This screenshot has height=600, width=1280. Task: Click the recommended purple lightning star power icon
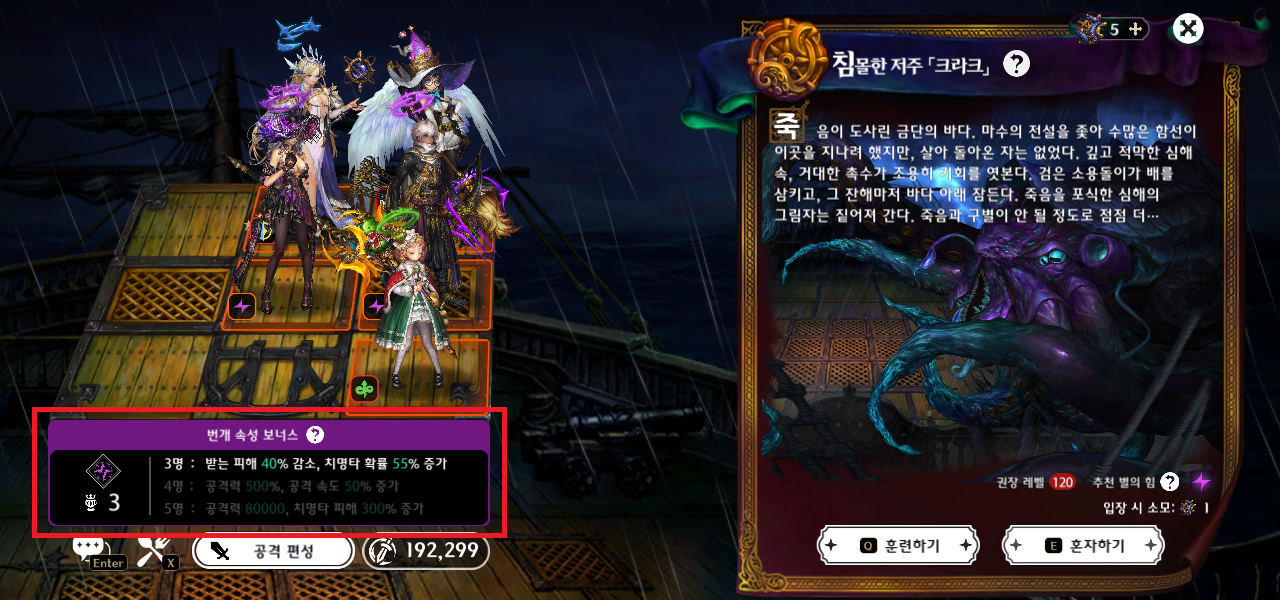click(x=1201, y=482)
